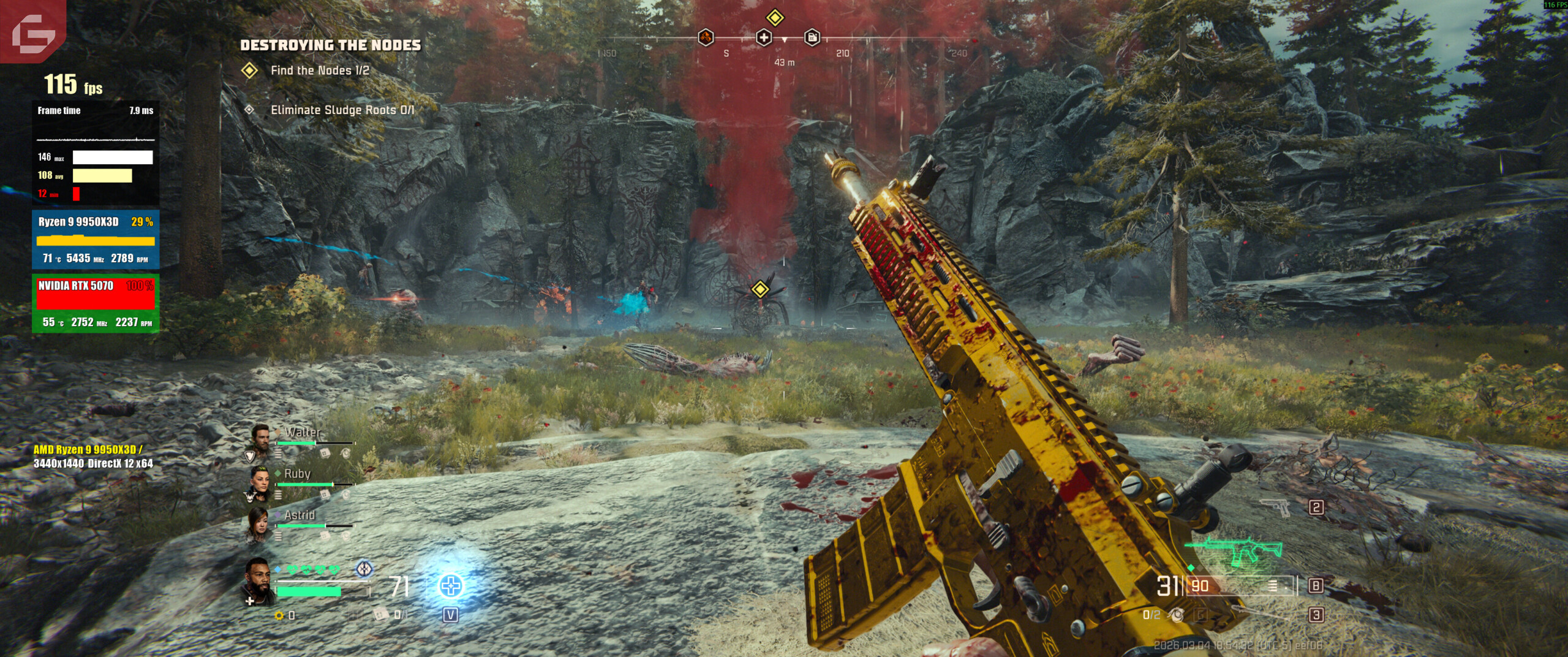Select Astrid's squad portrait
This screenshot has width=1568, height=657.
click(260, 523)
